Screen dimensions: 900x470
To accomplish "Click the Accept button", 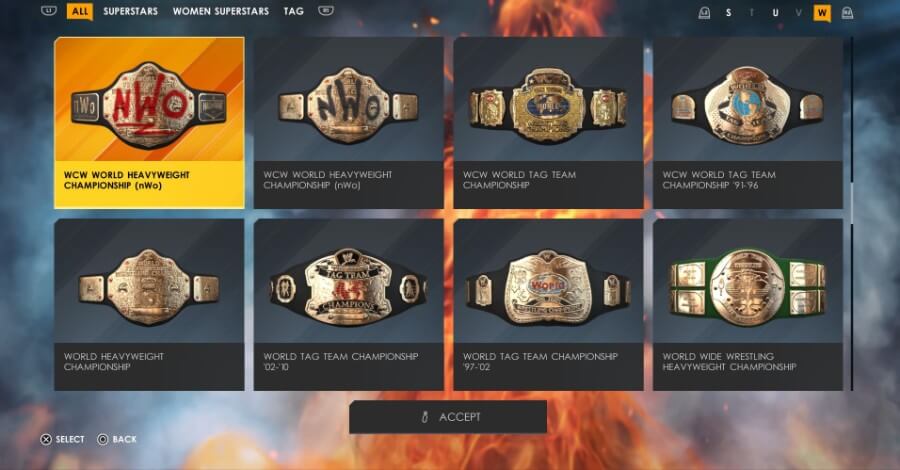I will [448, 417].
